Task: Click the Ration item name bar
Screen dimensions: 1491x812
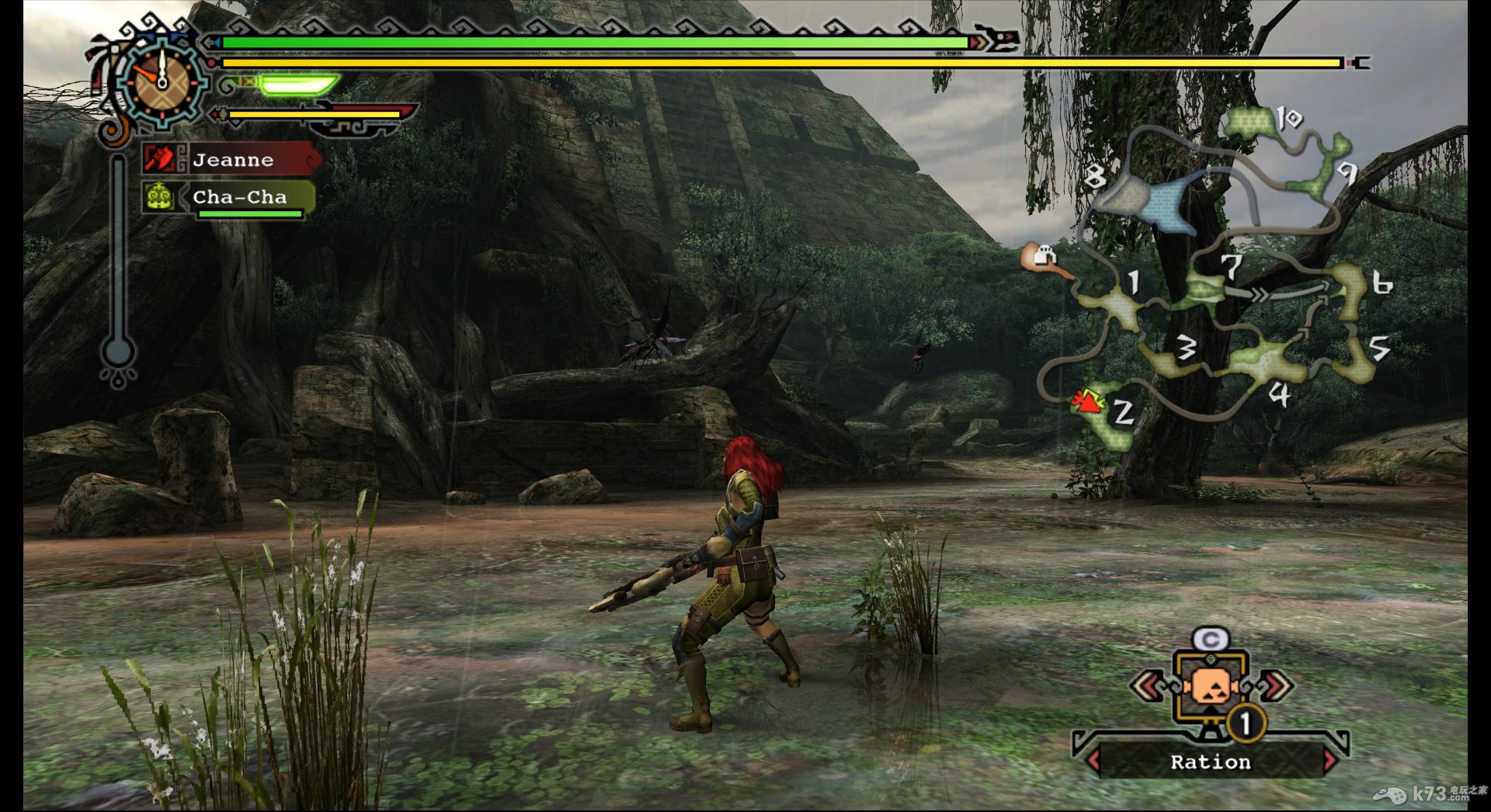Action: click(x=1210, y=762)
